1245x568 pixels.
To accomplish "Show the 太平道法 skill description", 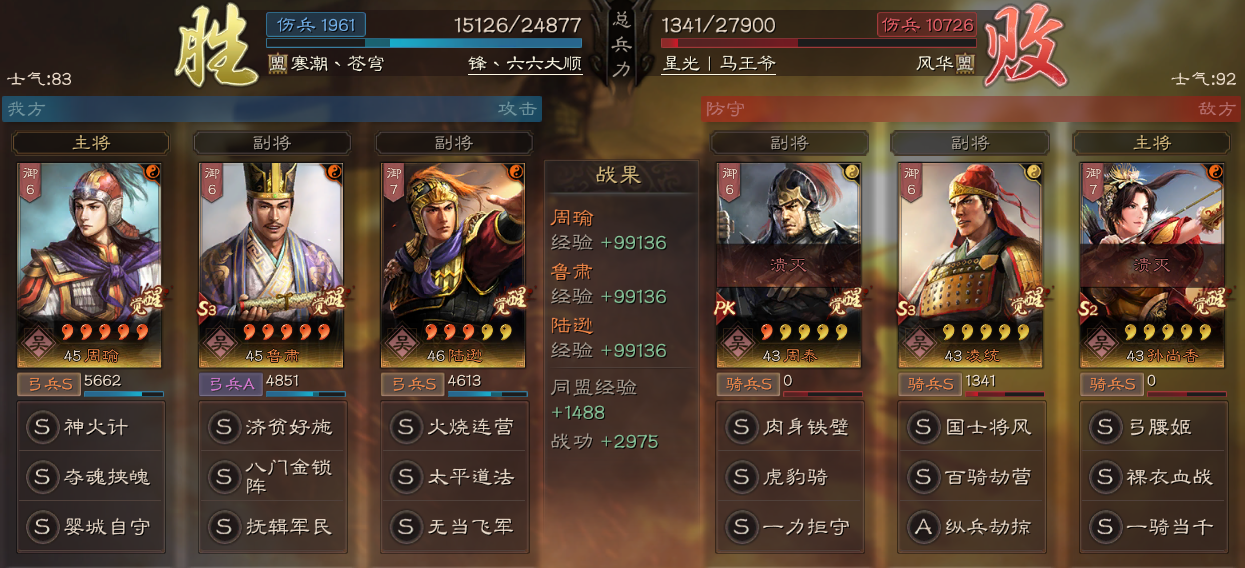I will (454, 477).
